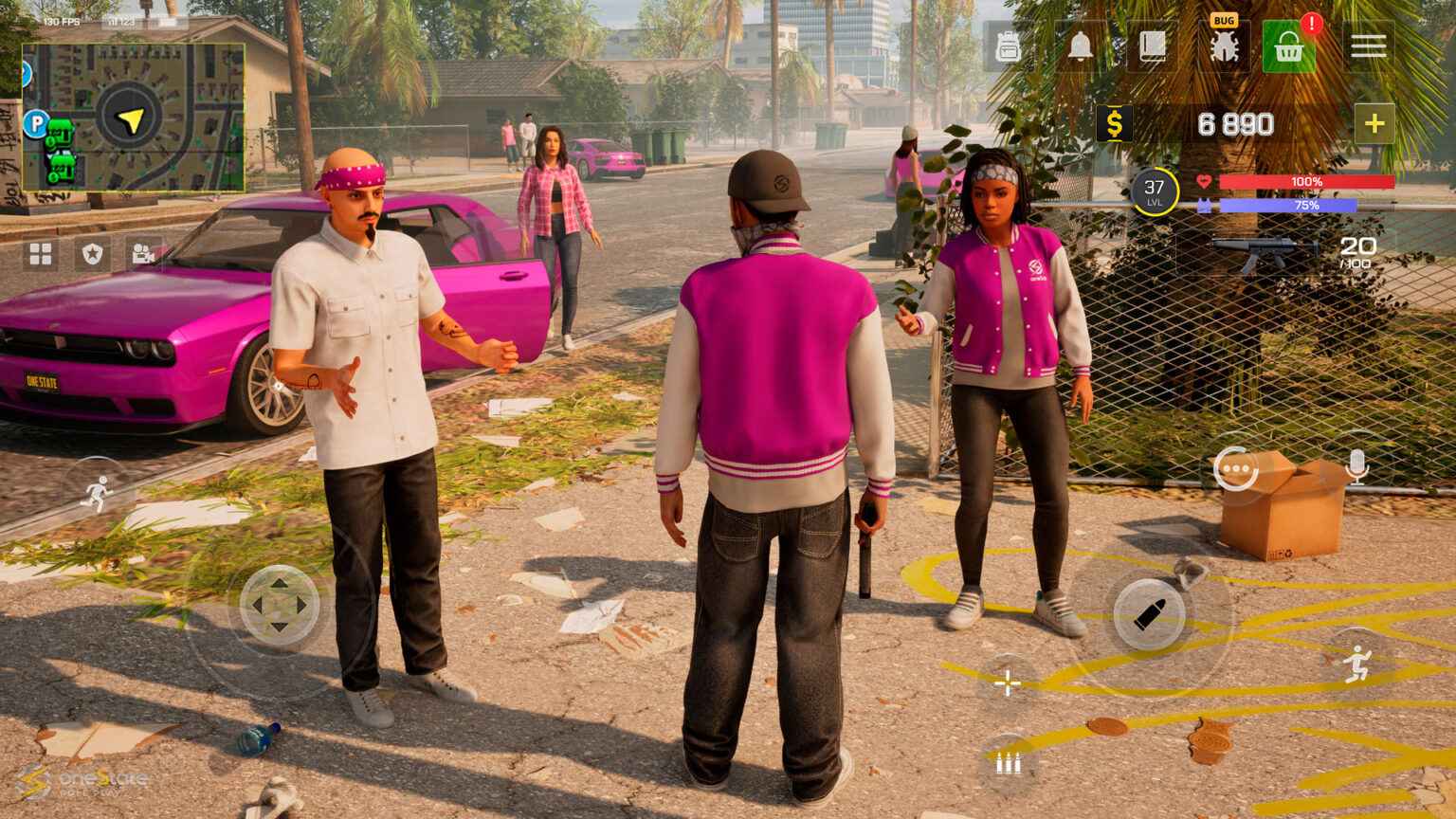Screen dimensions: 1456x819
Task: Open the backpack inventory
Action: (1008, 45)
